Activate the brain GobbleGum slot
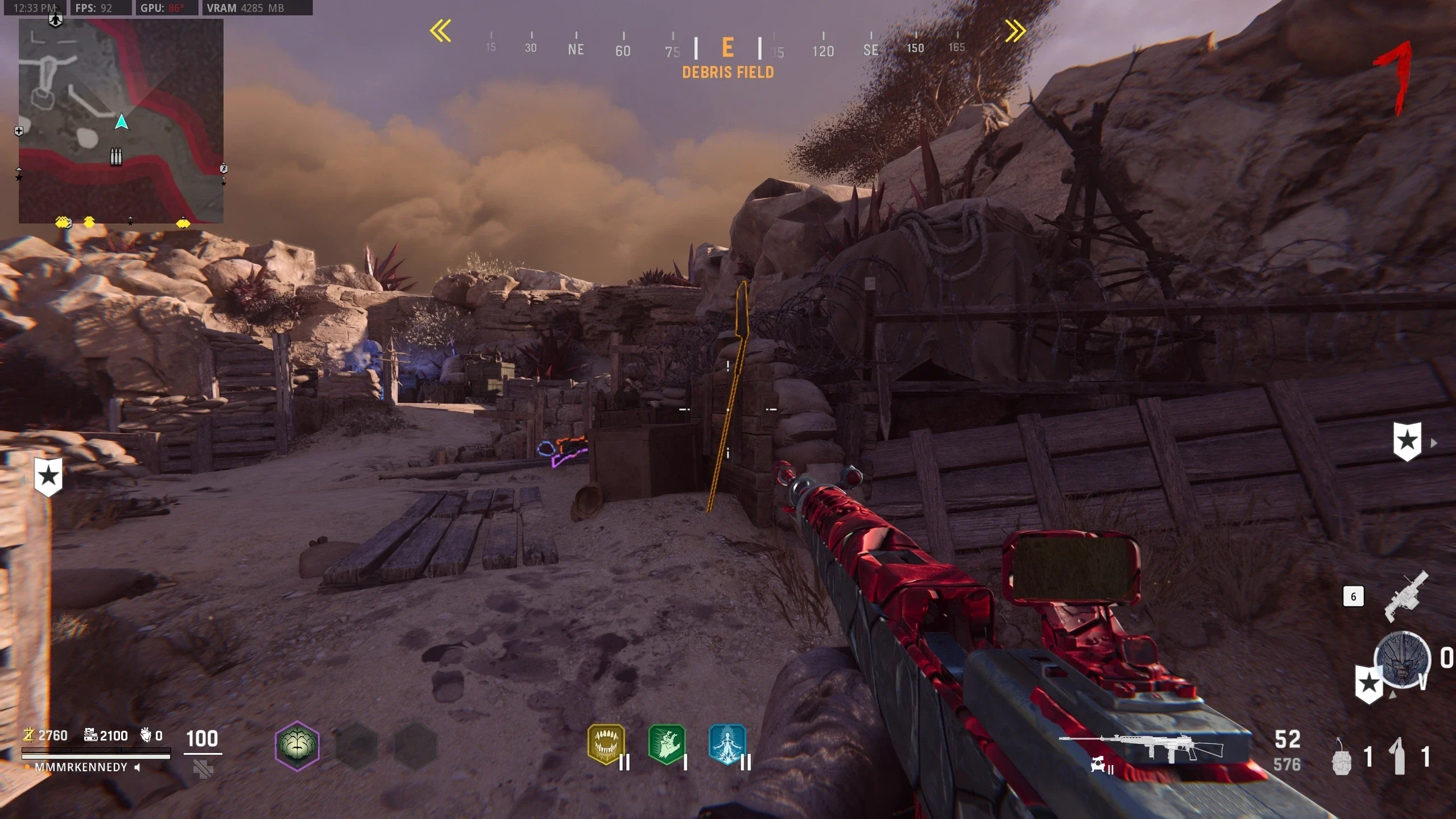This screenshot has height=819, width=1456. [297, 745]
